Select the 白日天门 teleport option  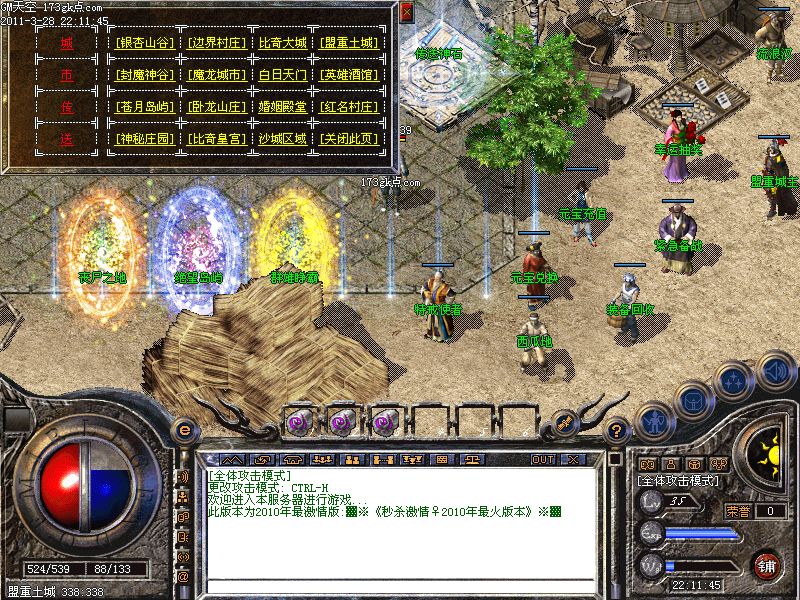(282, 76)
